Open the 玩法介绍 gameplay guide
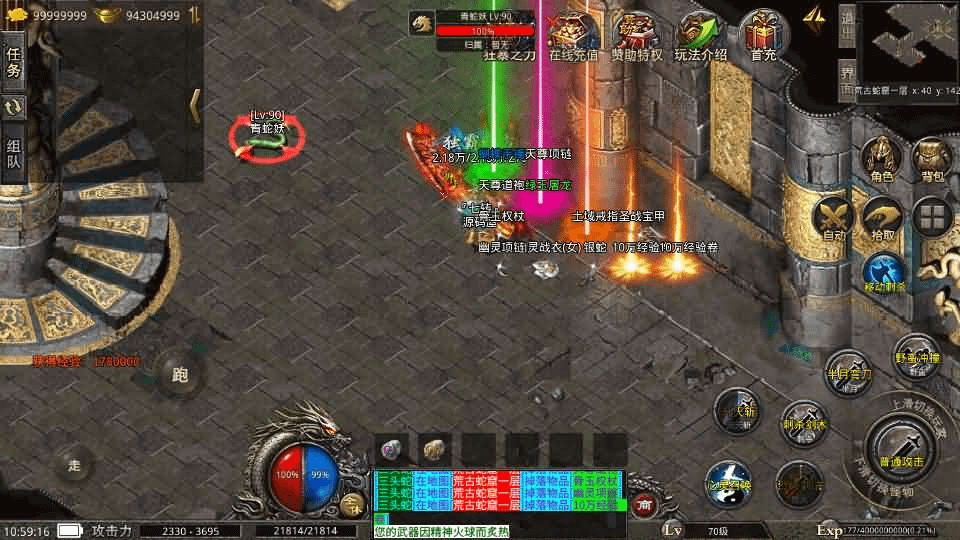The height and width of the screenshot is (540, 960). (x=700, y=37)
